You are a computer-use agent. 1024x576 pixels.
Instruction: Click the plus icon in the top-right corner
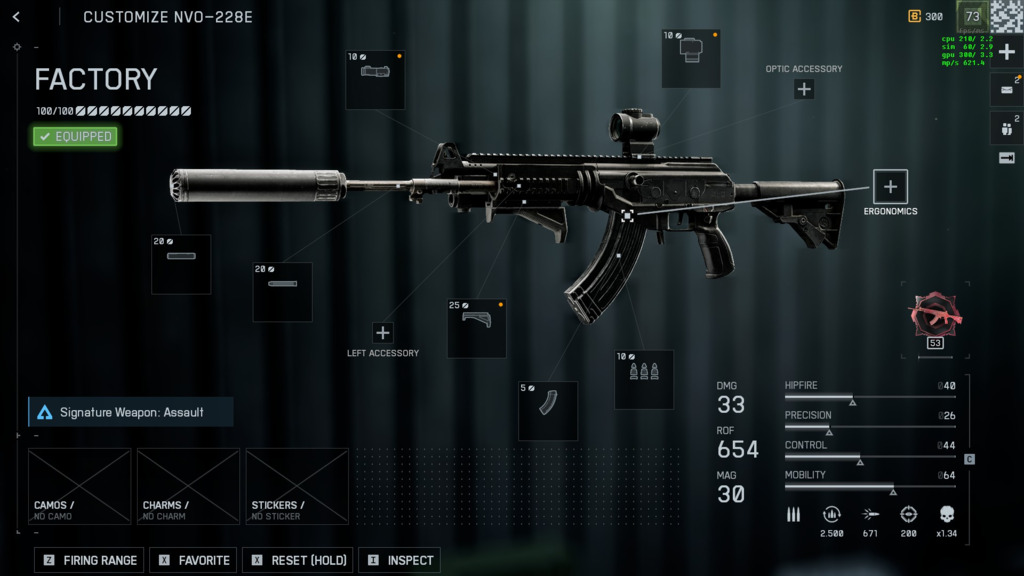pyautogui.click(x=1006, y=52)
